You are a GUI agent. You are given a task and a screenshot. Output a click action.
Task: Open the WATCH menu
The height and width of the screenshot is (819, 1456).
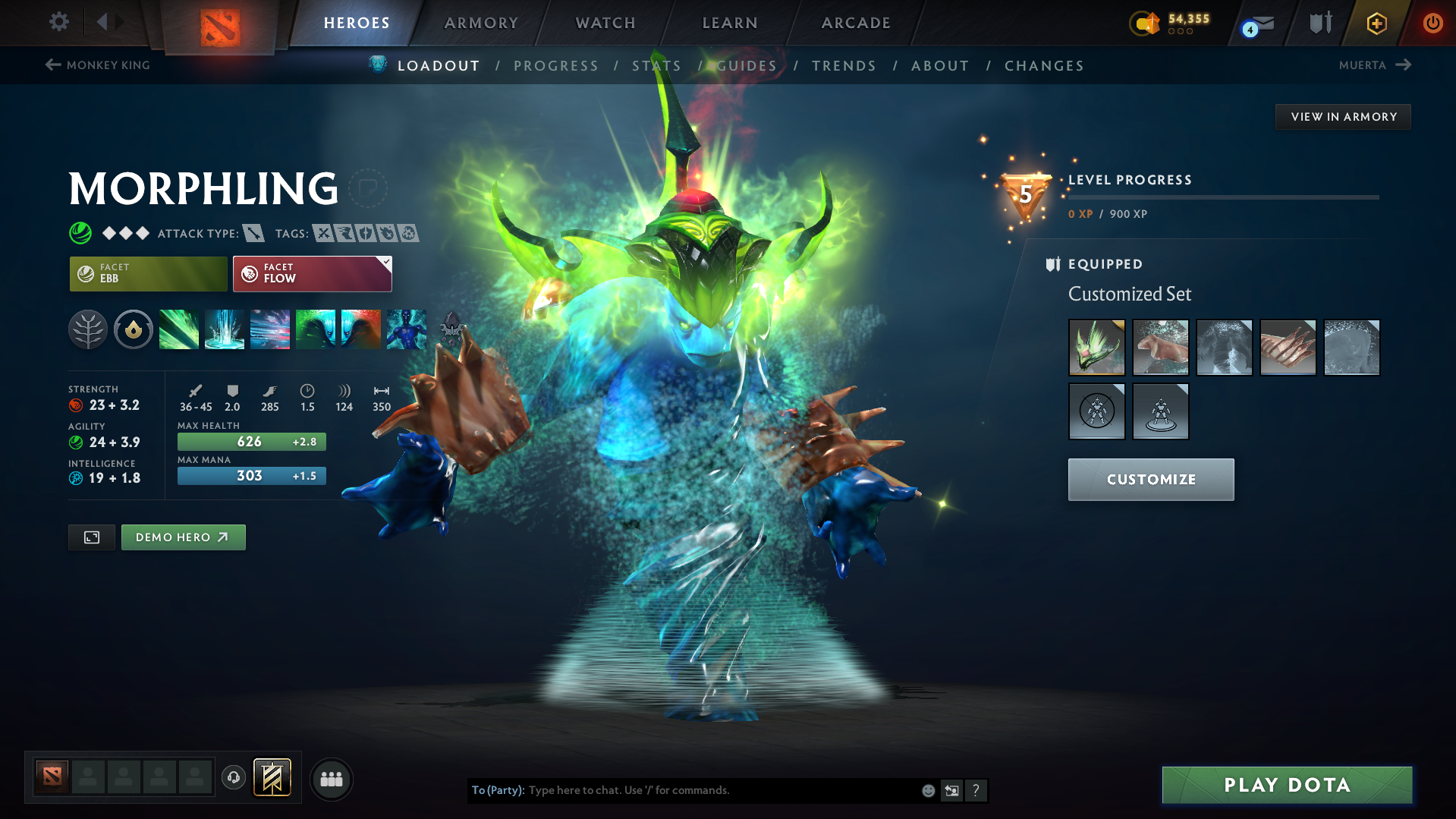tap(605, 23)
